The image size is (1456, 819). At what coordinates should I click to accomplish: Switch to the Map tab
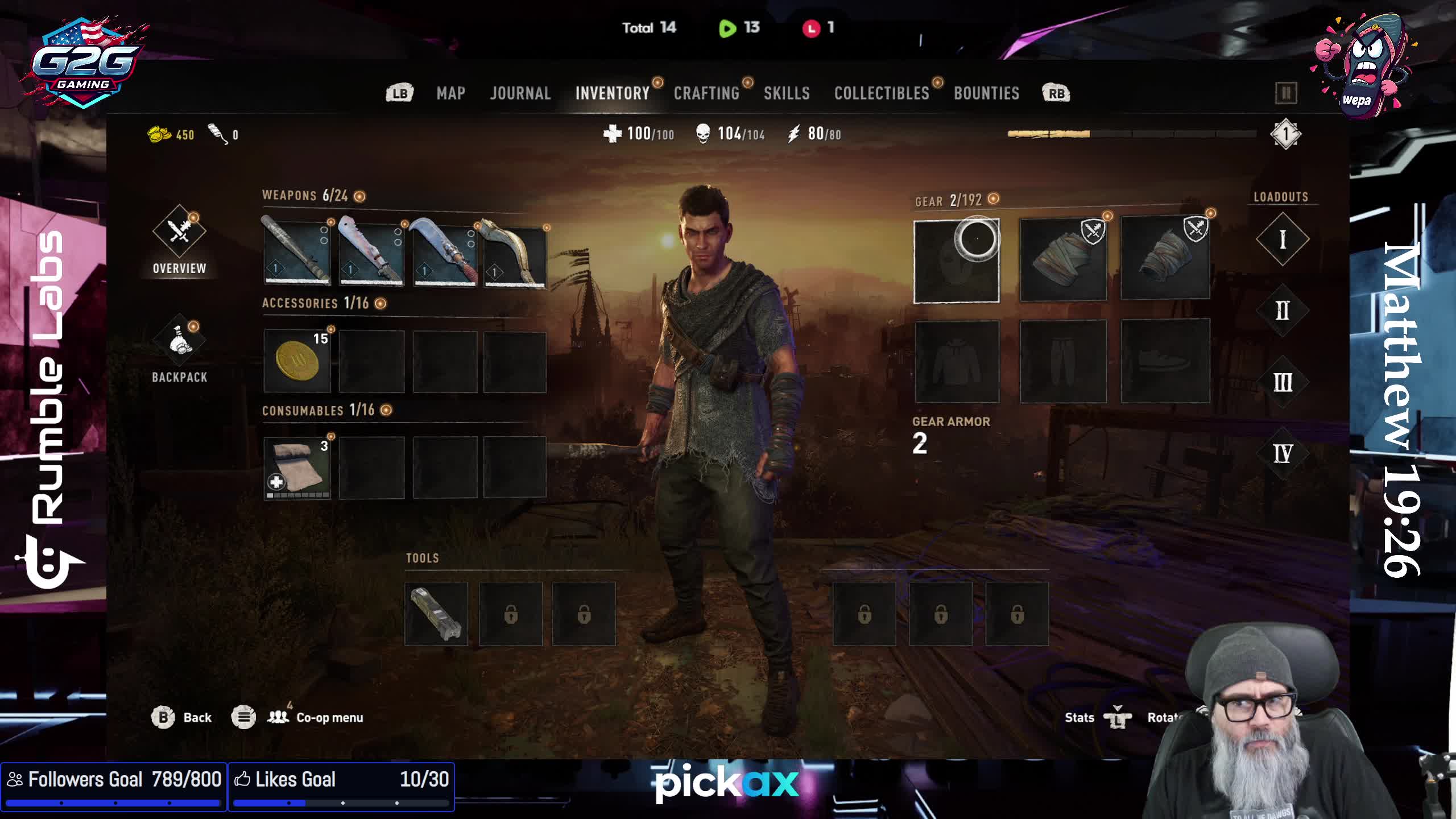click(450, 93)
